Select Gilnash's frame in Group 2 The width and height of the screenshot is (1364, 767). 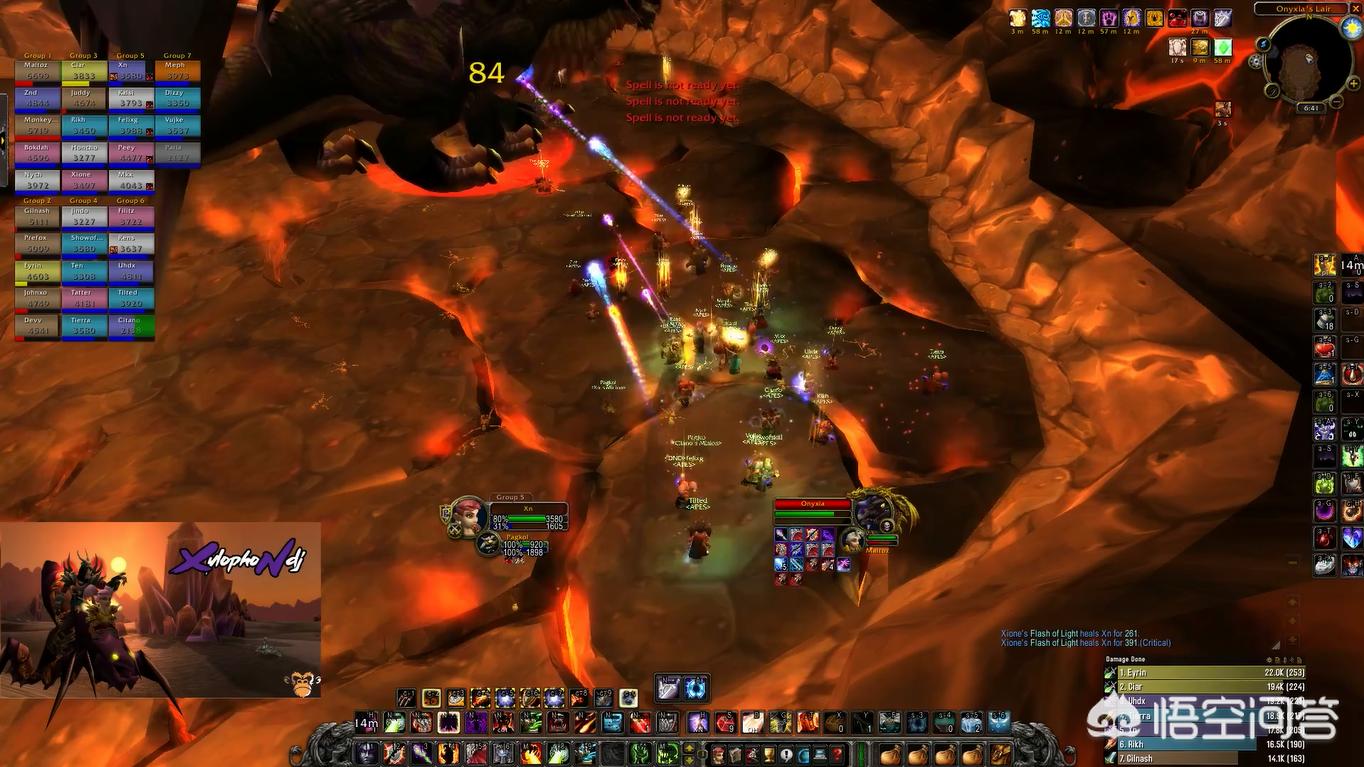click(x=37, y=216)
